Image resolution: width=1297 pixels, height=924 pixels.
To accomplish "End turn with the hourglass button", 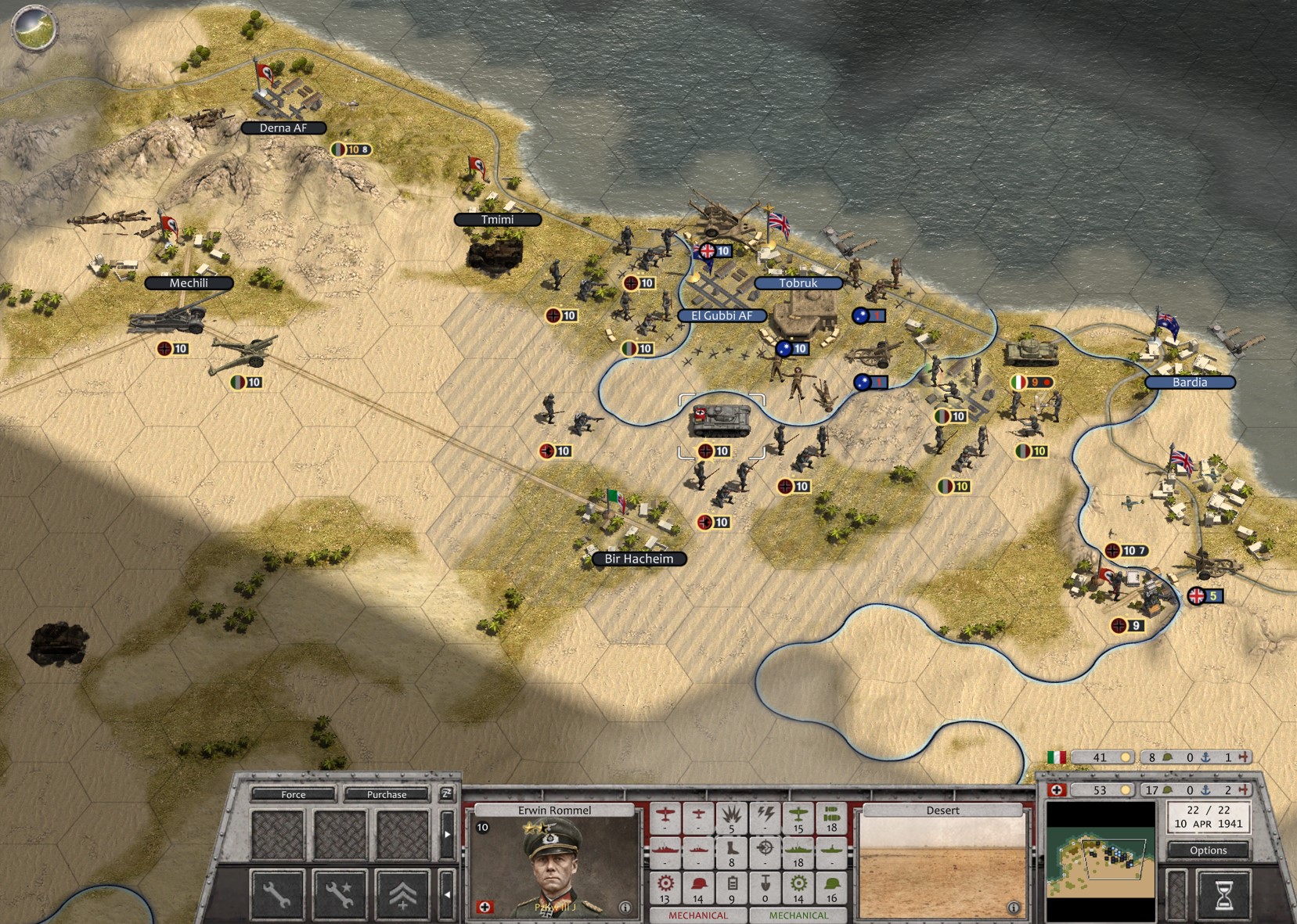I will [x=1223, y=894].
